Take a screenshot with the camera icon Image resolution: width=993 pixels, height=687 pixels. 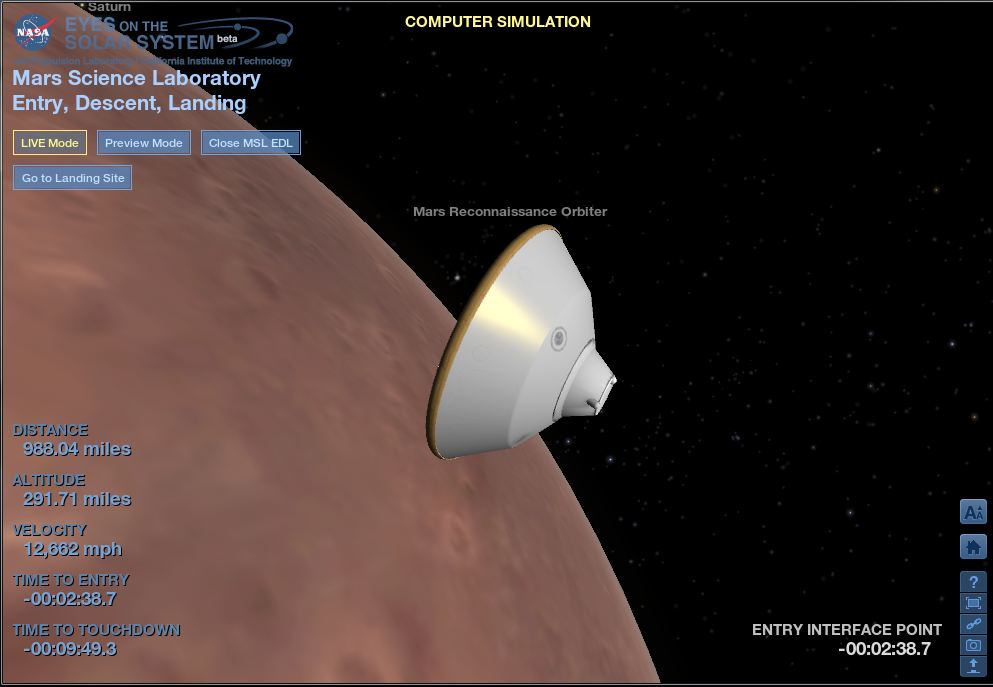point(973,645)
